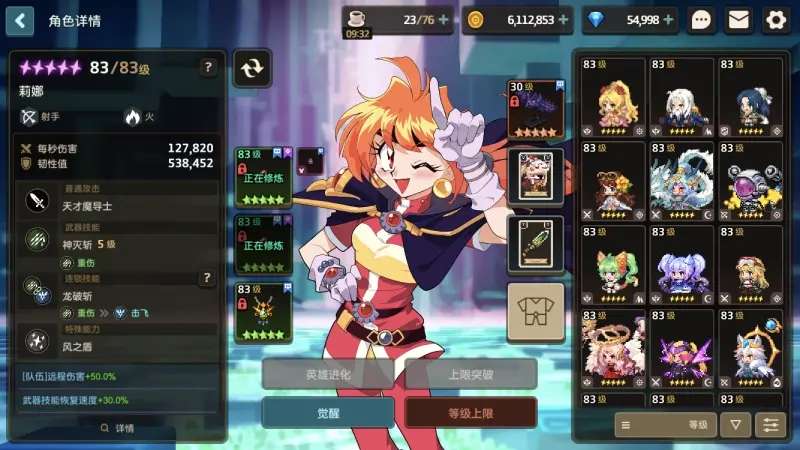Add more coffee stamina with plus
The width and height of the screenshot is (800, 450).
[x=444, y=19]
